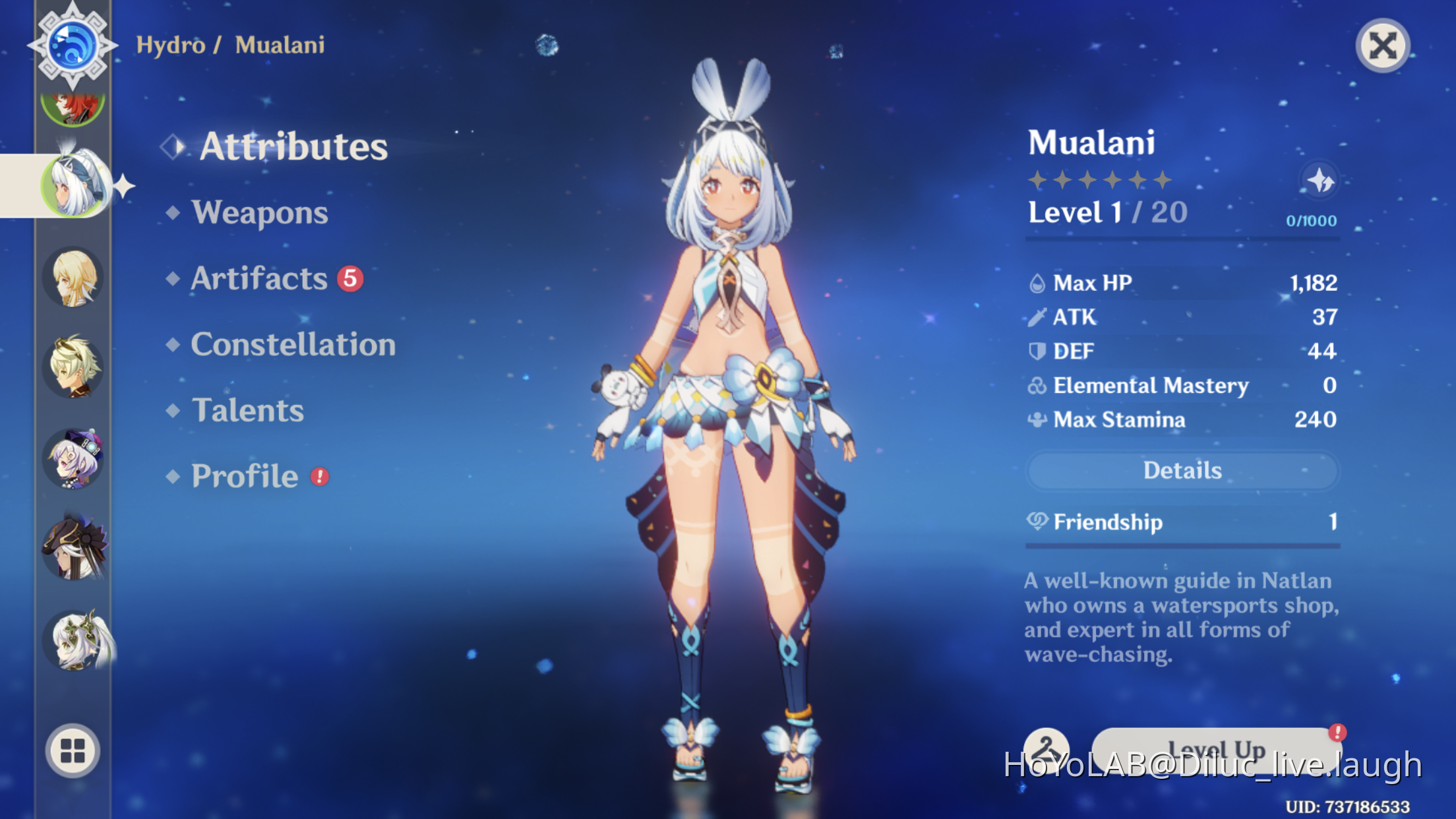Click the Elemental Mastery stat icon

coord(1039,386)
